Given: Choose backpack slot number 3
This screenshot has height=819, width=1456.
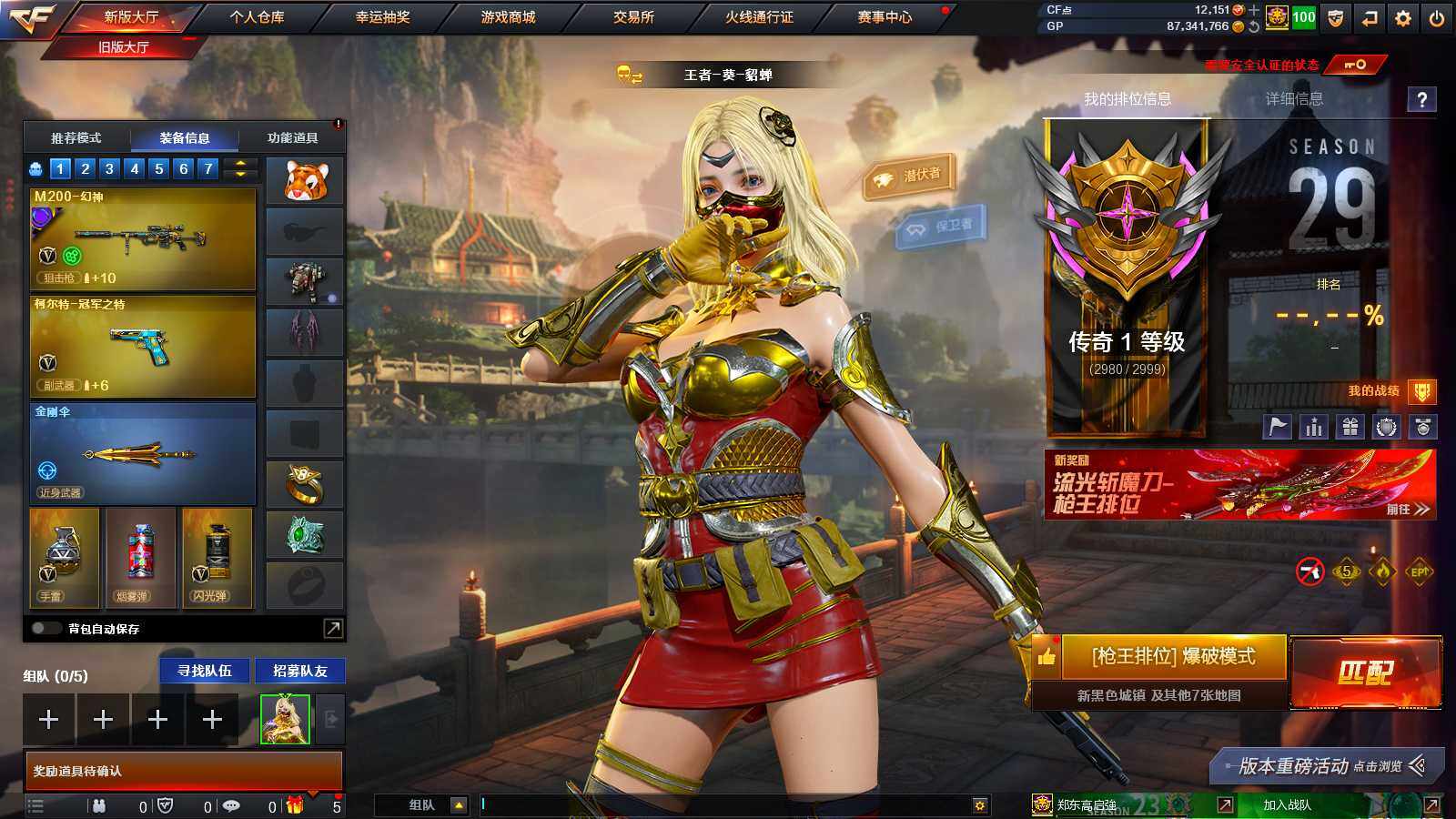Looking at the screenshot, I should (109, 168).
